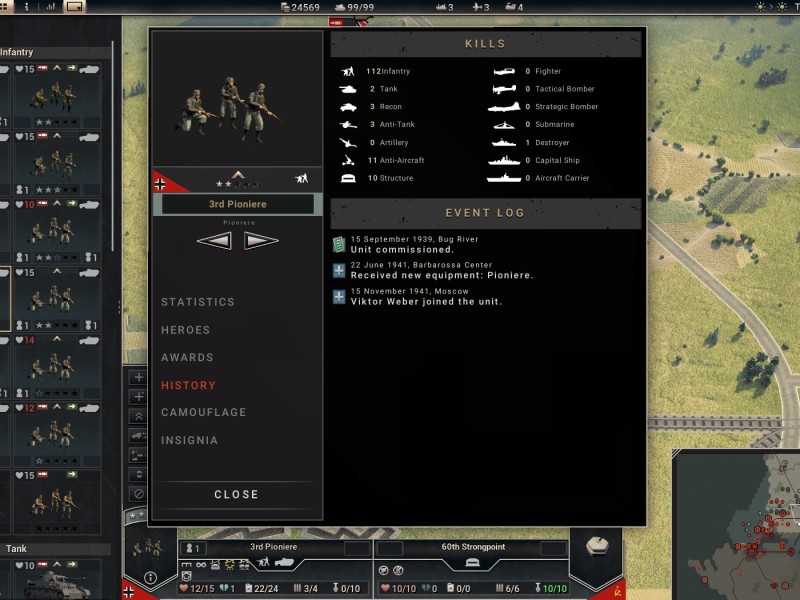Click the crossed-circle action button
This screenshot has height=600, width=800.
[138, 493]
